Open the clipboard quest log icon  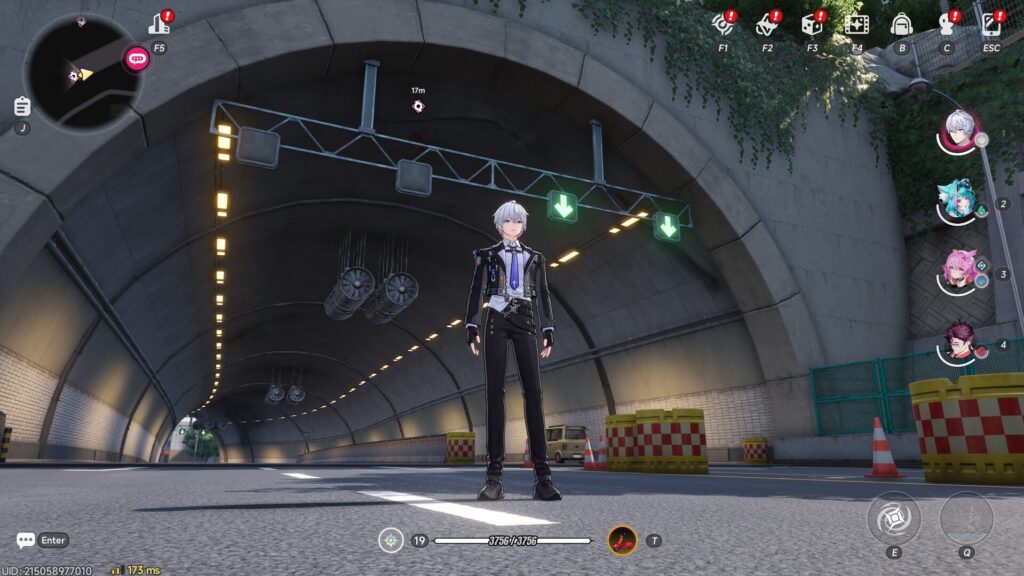point(22,106)
